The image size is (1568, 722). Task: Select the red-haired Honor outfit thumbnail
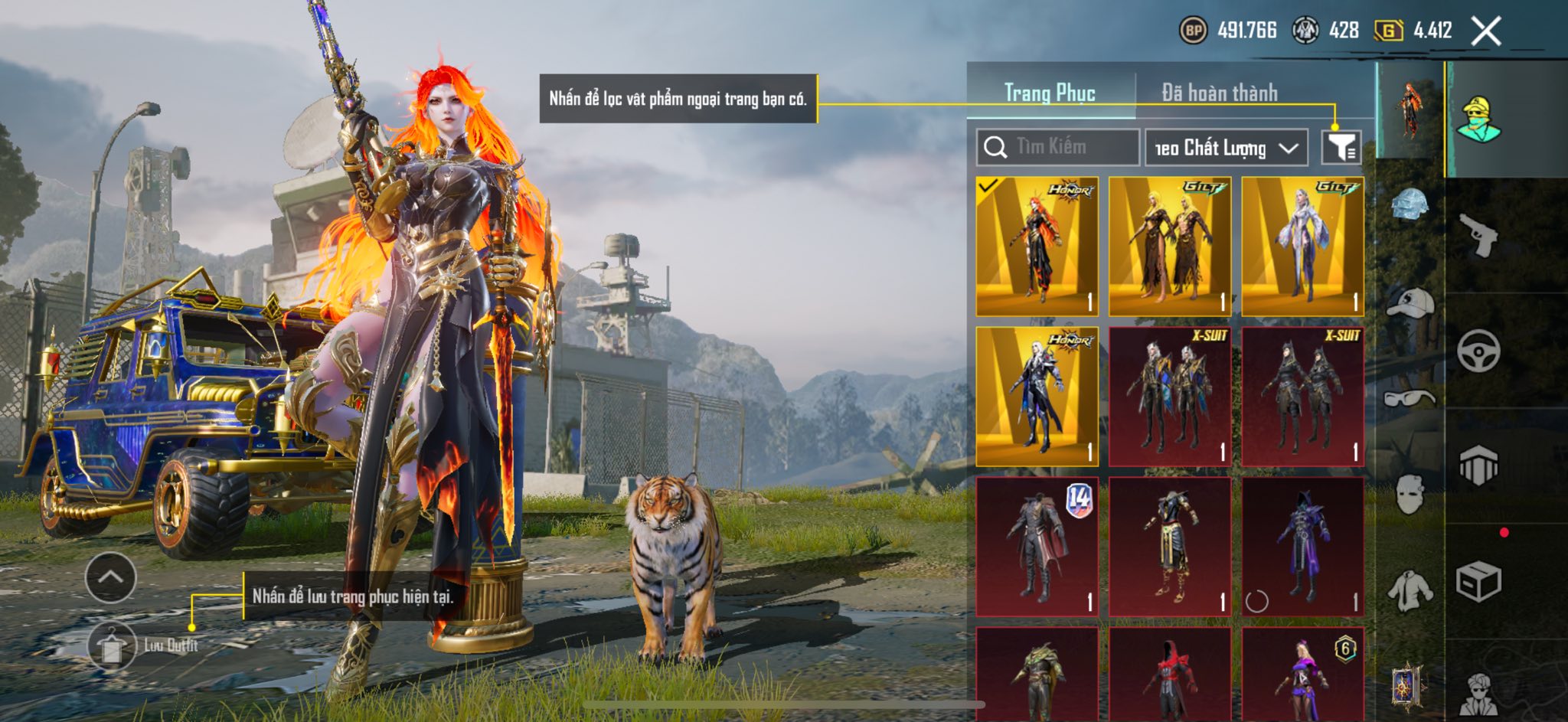1037,247
